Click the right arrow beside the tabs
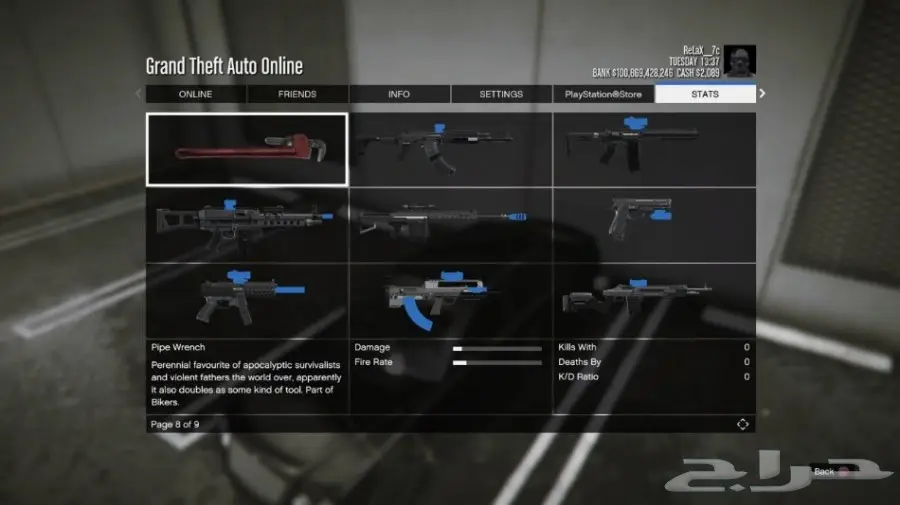This screenshot has height=505, width=900. tap(762, 94)
